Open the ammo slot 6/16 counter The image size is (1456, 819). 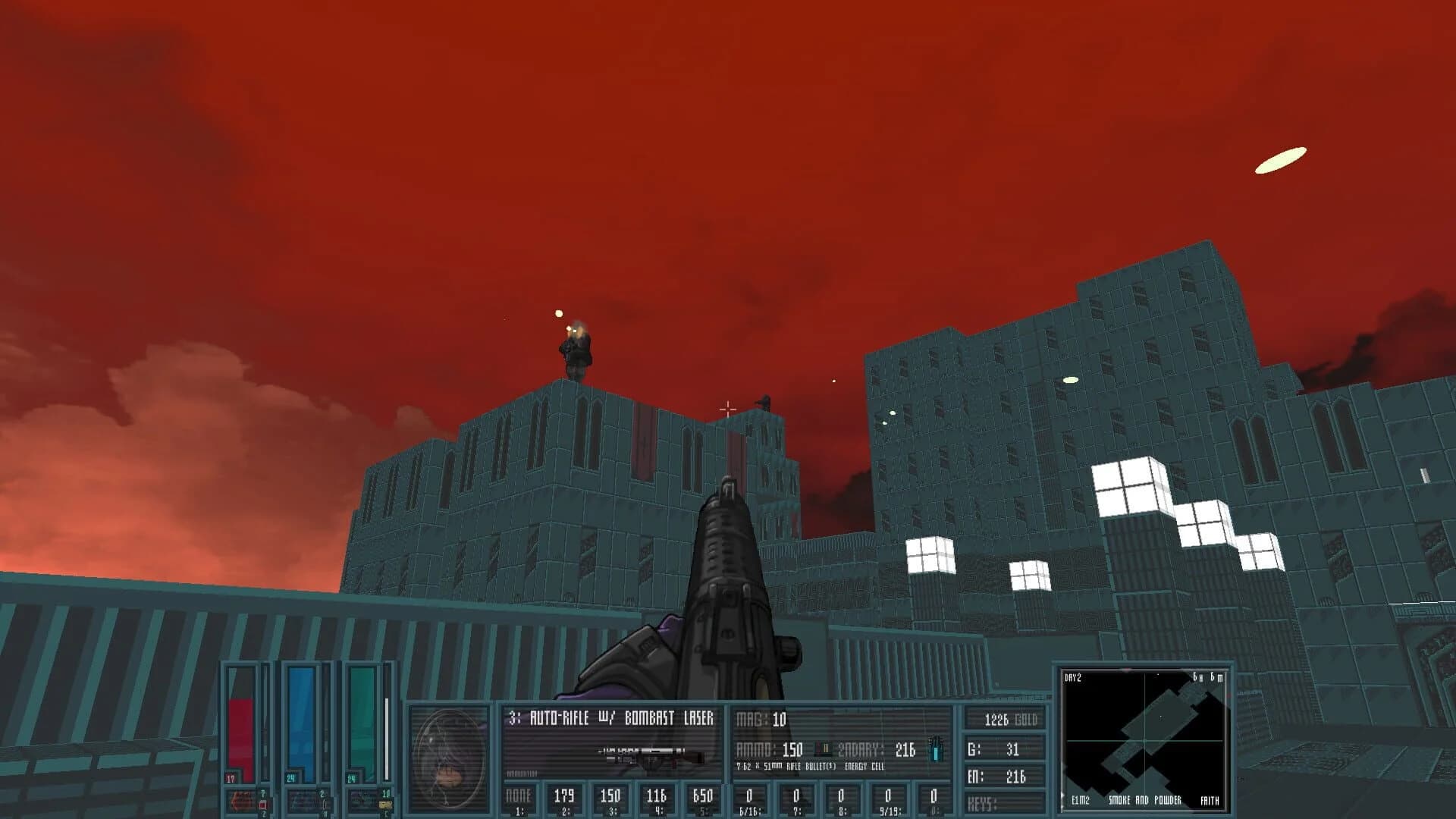pyautogui.click(x=749, y=795)
